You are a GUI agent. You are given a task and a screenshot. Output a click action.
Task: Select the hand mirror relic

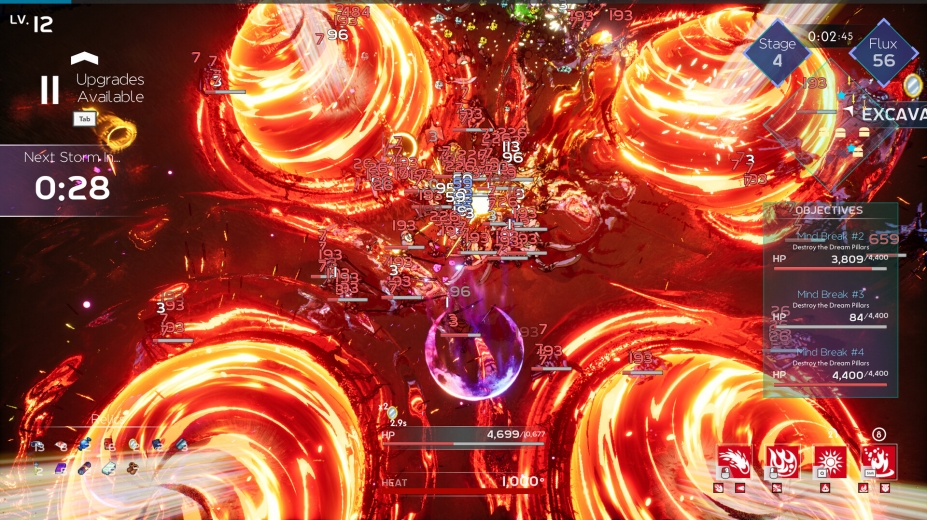[133, 445]
